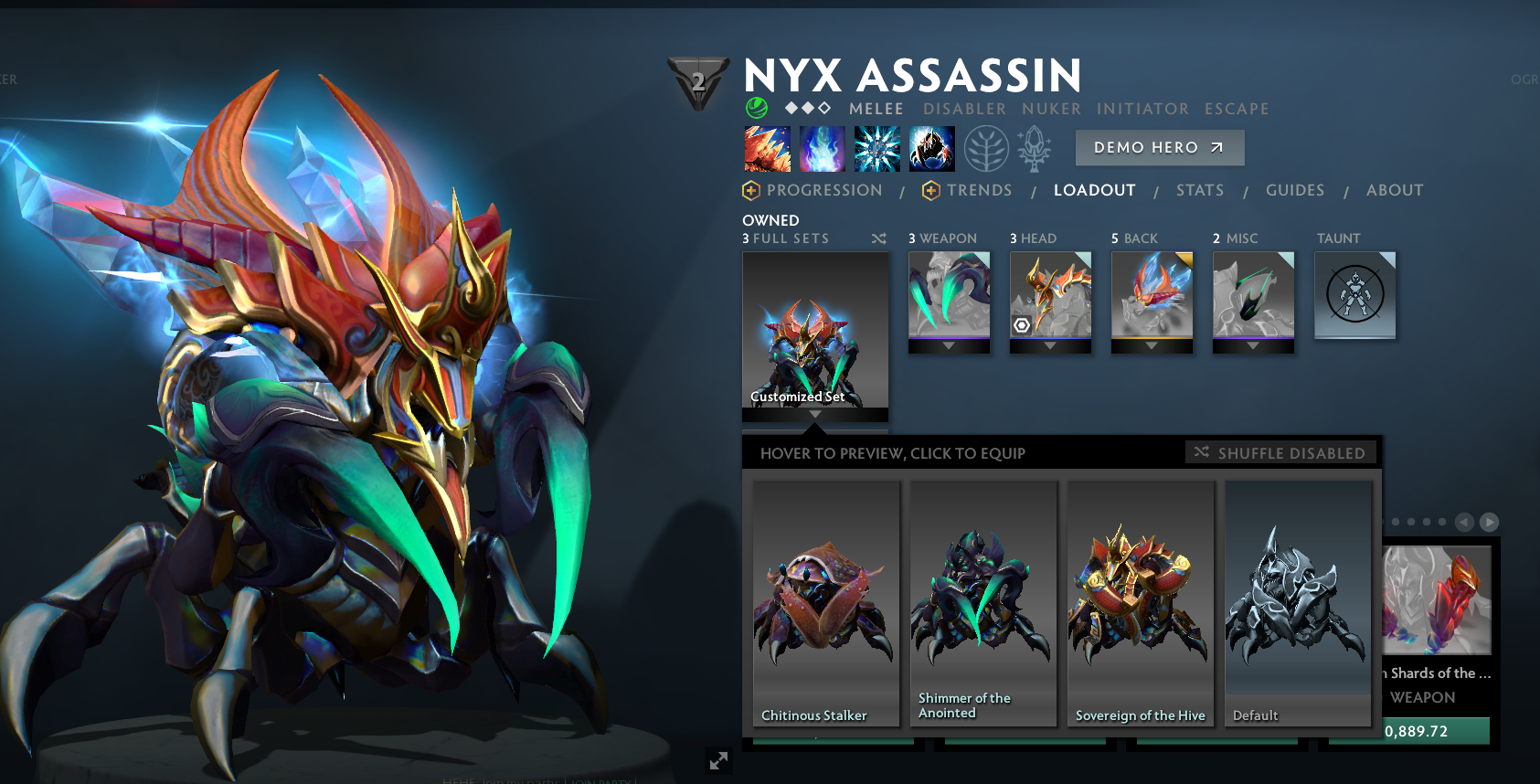The height and width of the screenshot is (784, 1540).
Task: Switch to the STATS tab
Action: point(1200,190)
